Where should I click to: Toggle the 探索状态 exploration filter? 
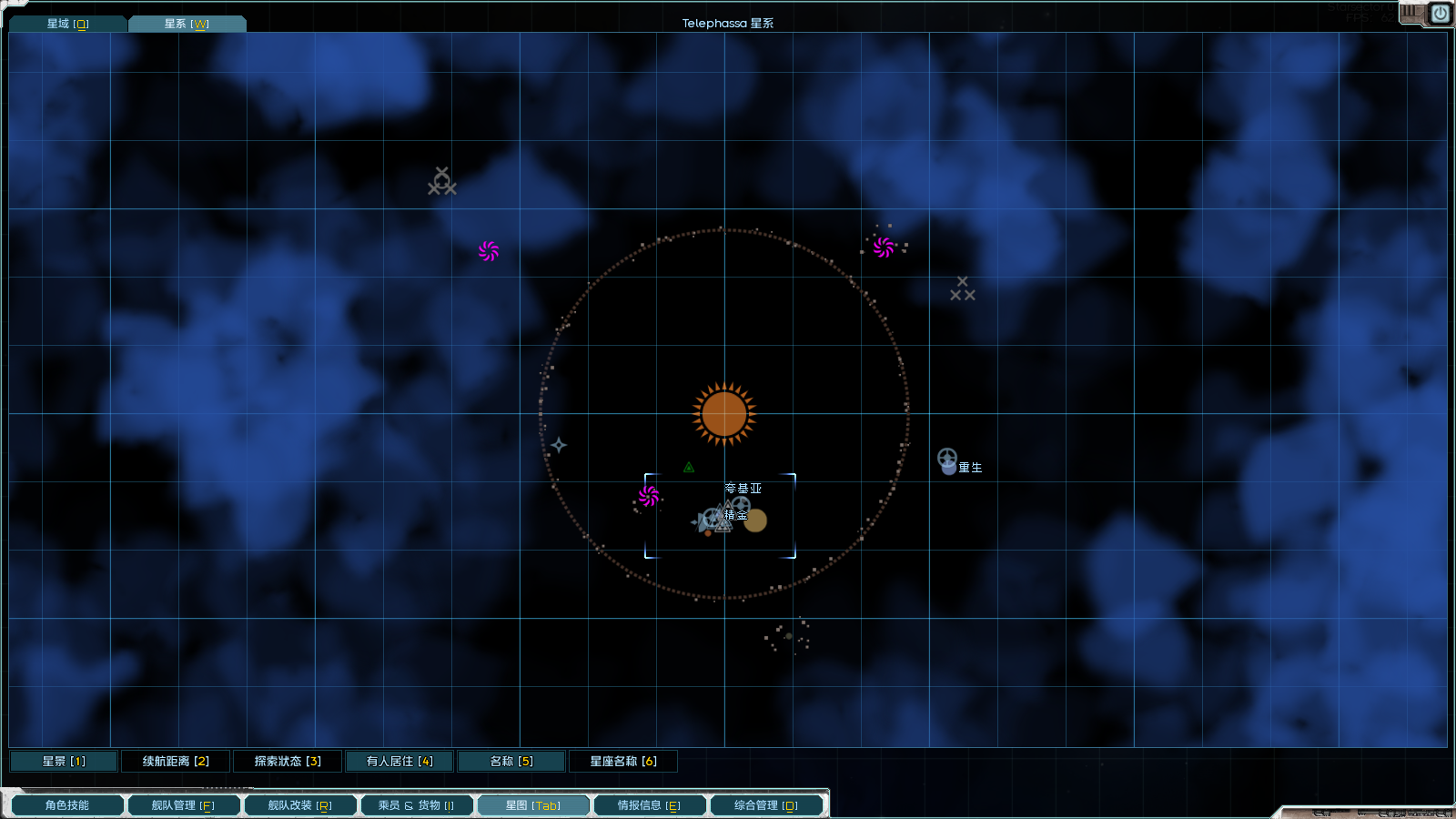click(288, 761)
